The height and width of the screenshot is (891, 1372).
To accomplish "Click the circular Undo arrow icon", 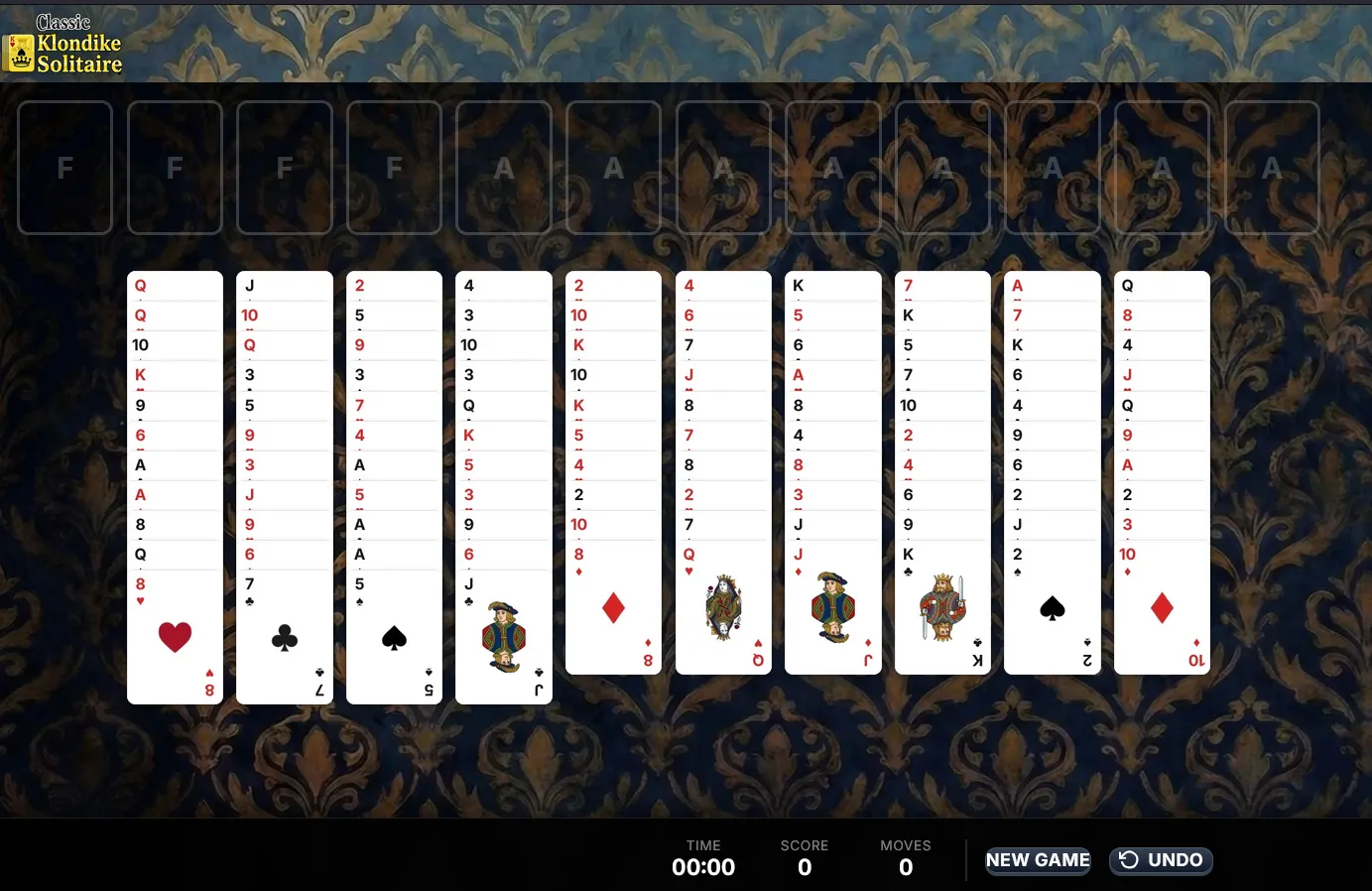I will tap(1131, 860).
